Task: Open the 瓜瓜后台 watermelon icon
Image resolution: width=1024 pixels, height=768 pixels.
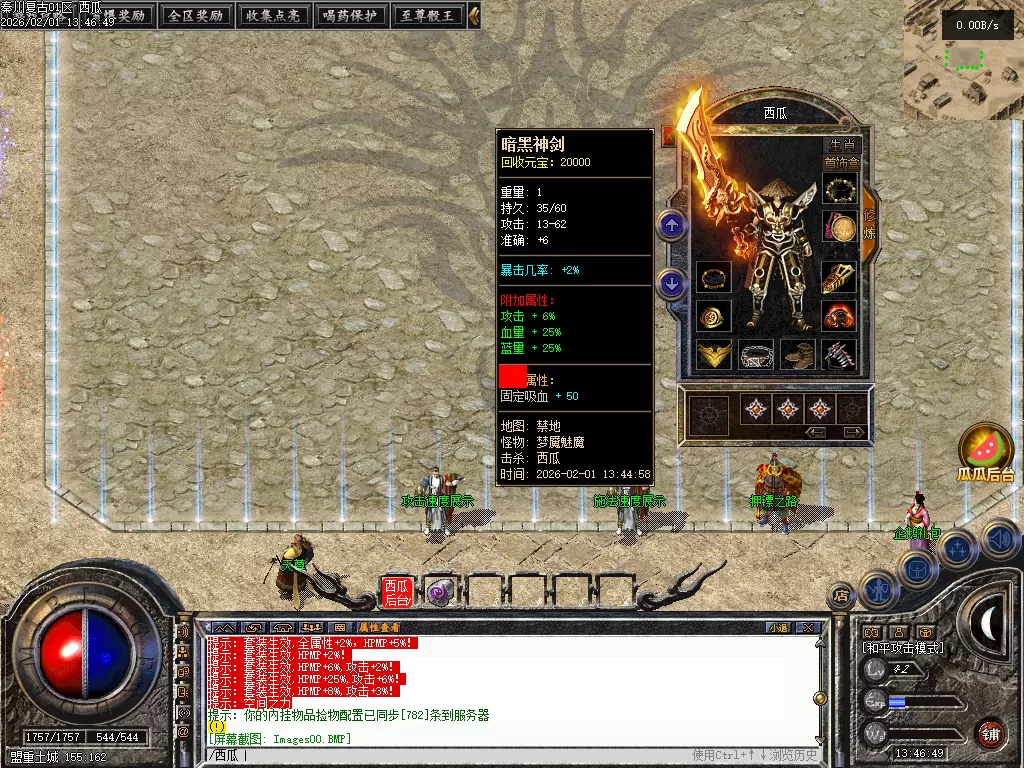Action: (985, 448)
